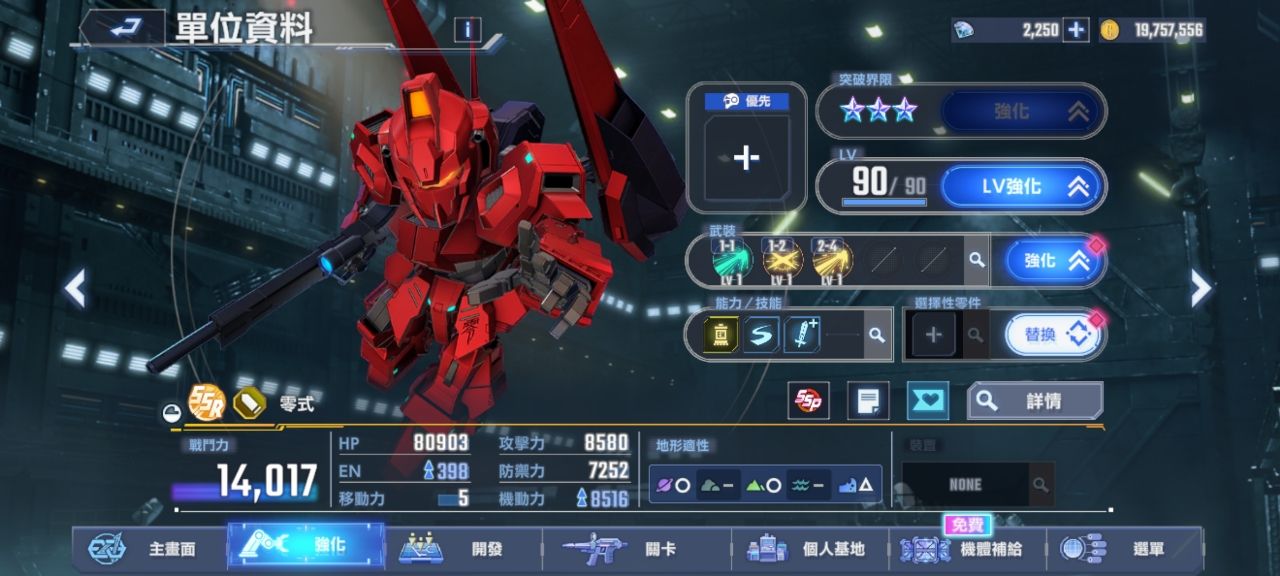Open the 開發 development tab

[x=464, y=549]
